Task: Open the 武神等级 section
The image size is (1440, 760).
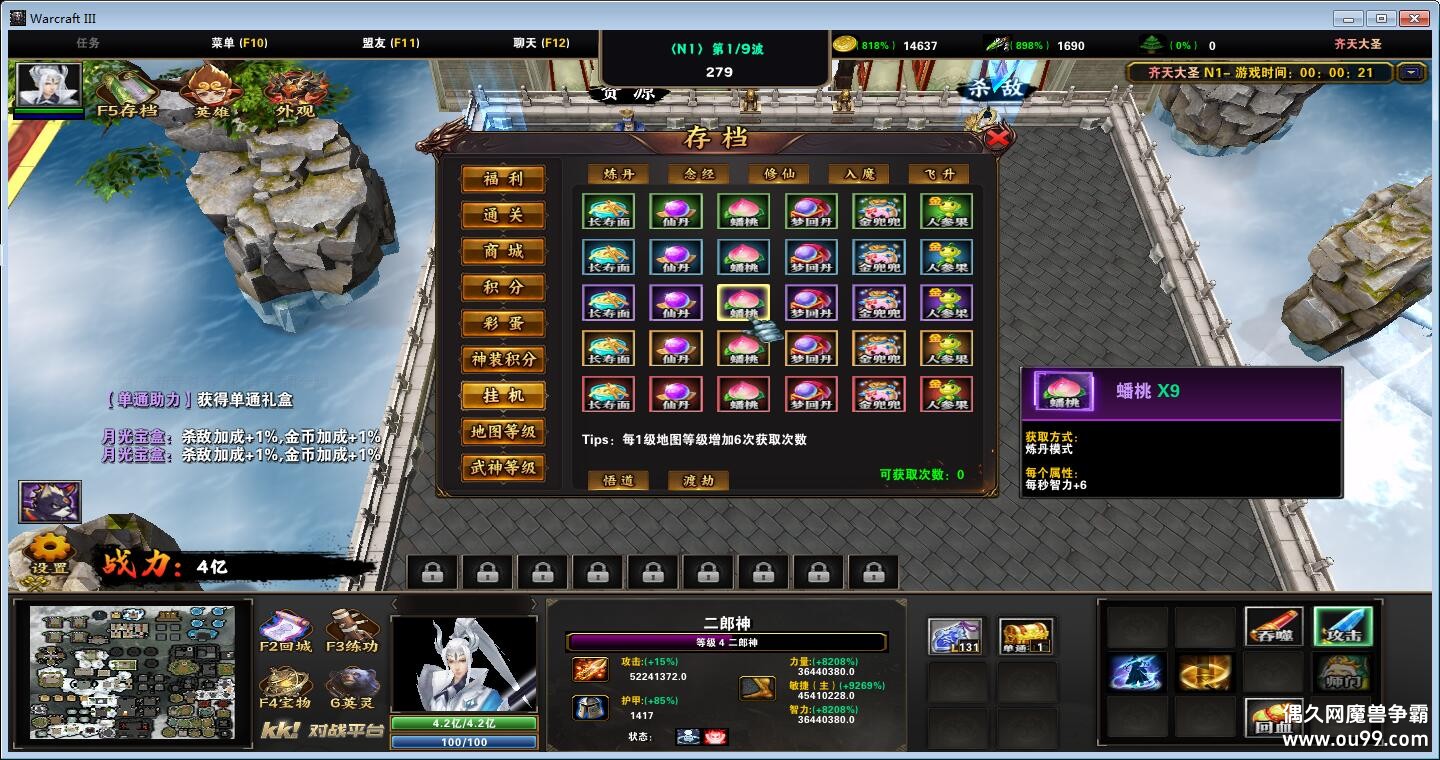Action: tap(503, 467)
